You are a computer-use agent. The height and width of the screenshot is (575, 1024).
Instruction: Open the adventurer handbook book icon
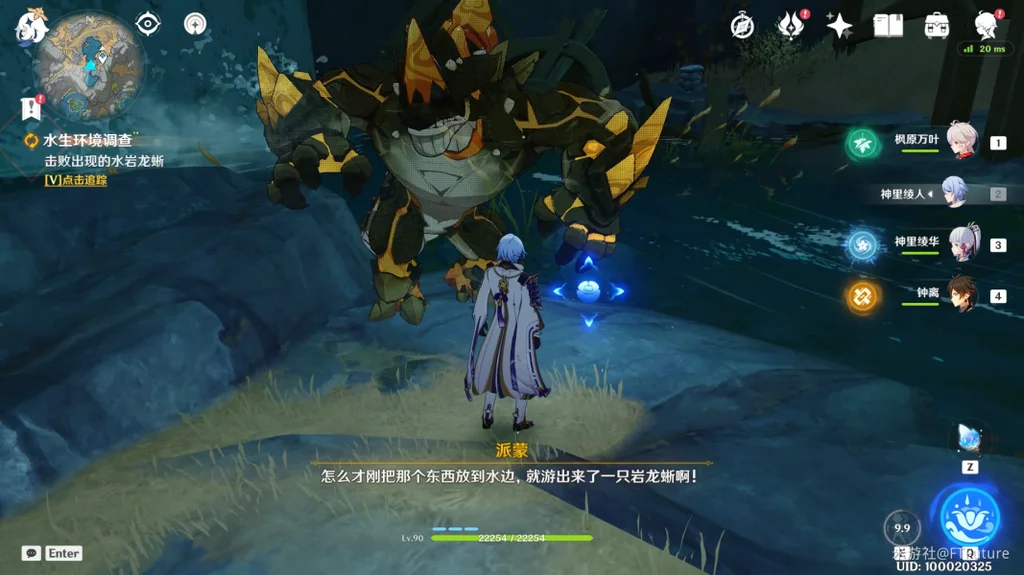888,26
